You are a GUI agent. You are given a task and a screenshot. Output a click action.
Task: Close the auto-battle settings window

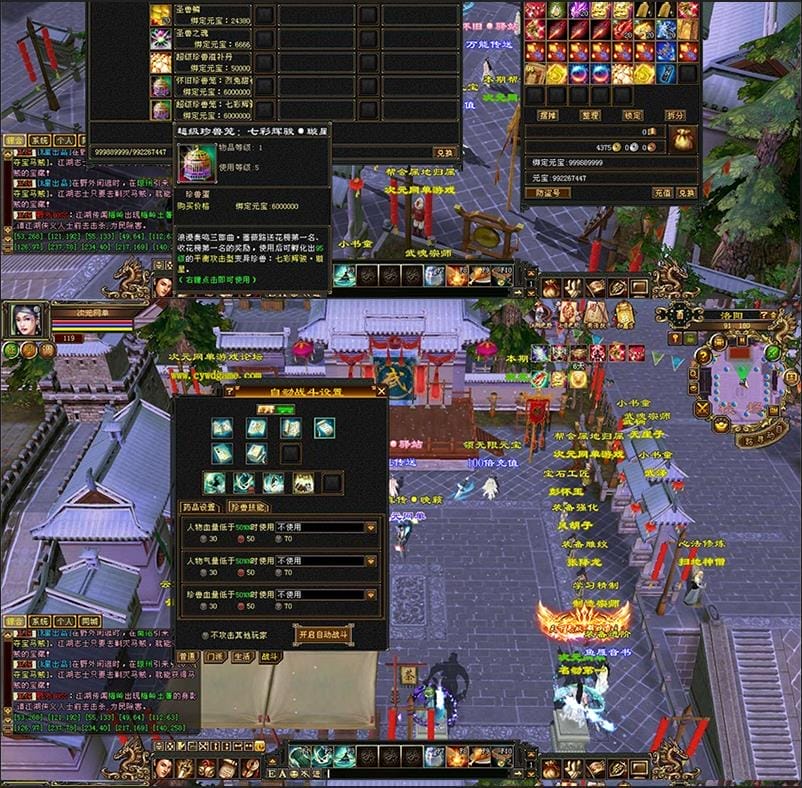(x=381, y=392)
